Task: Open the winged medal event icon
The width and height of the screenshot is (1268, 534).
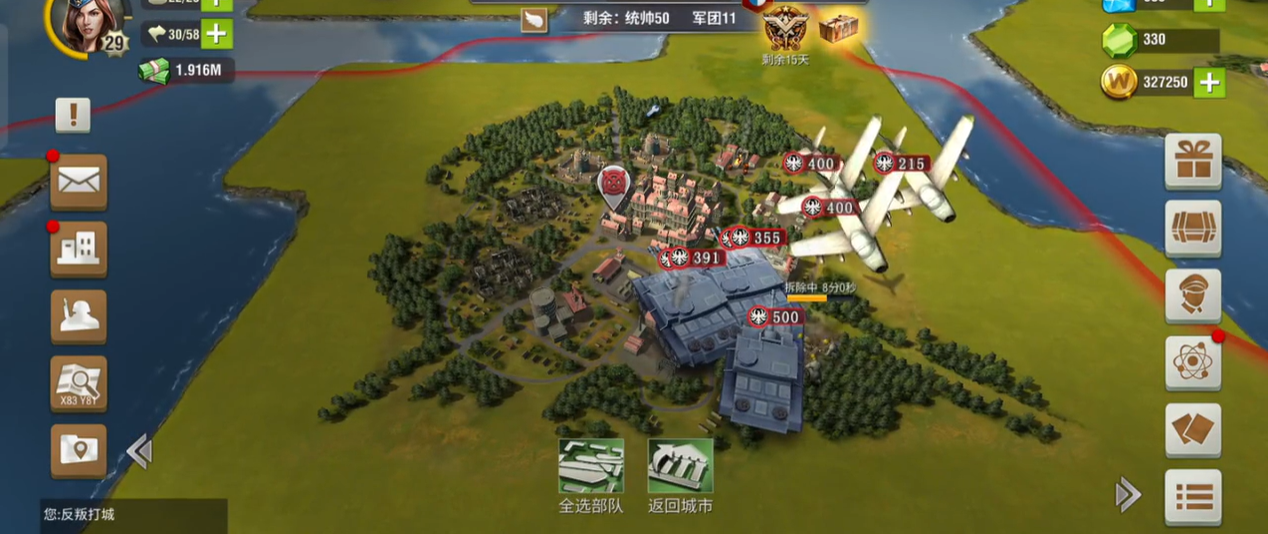Action: [786, 29]
